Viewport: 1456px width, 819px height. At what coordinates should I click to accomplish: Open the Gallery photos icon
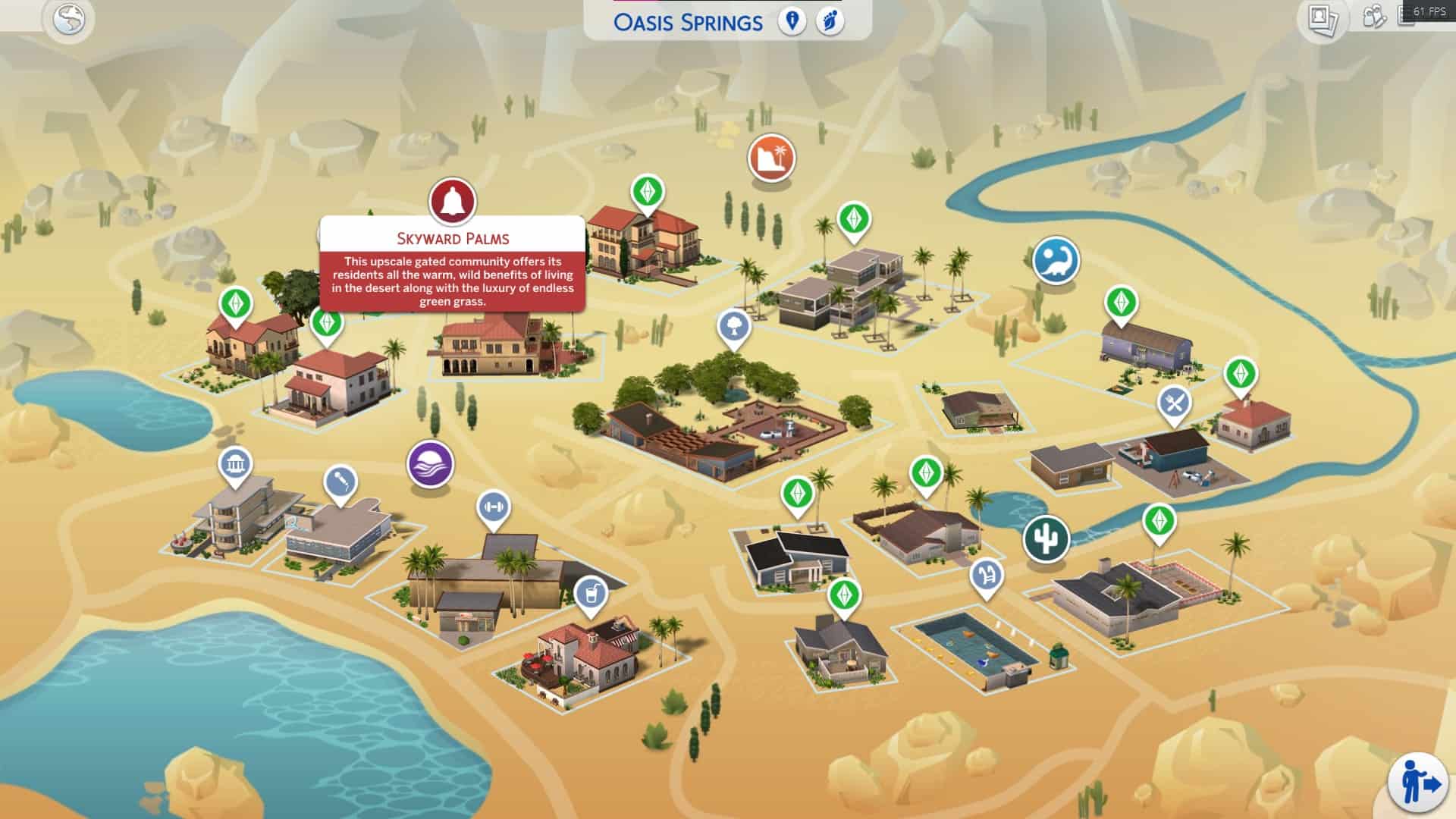pos(1323,19)
